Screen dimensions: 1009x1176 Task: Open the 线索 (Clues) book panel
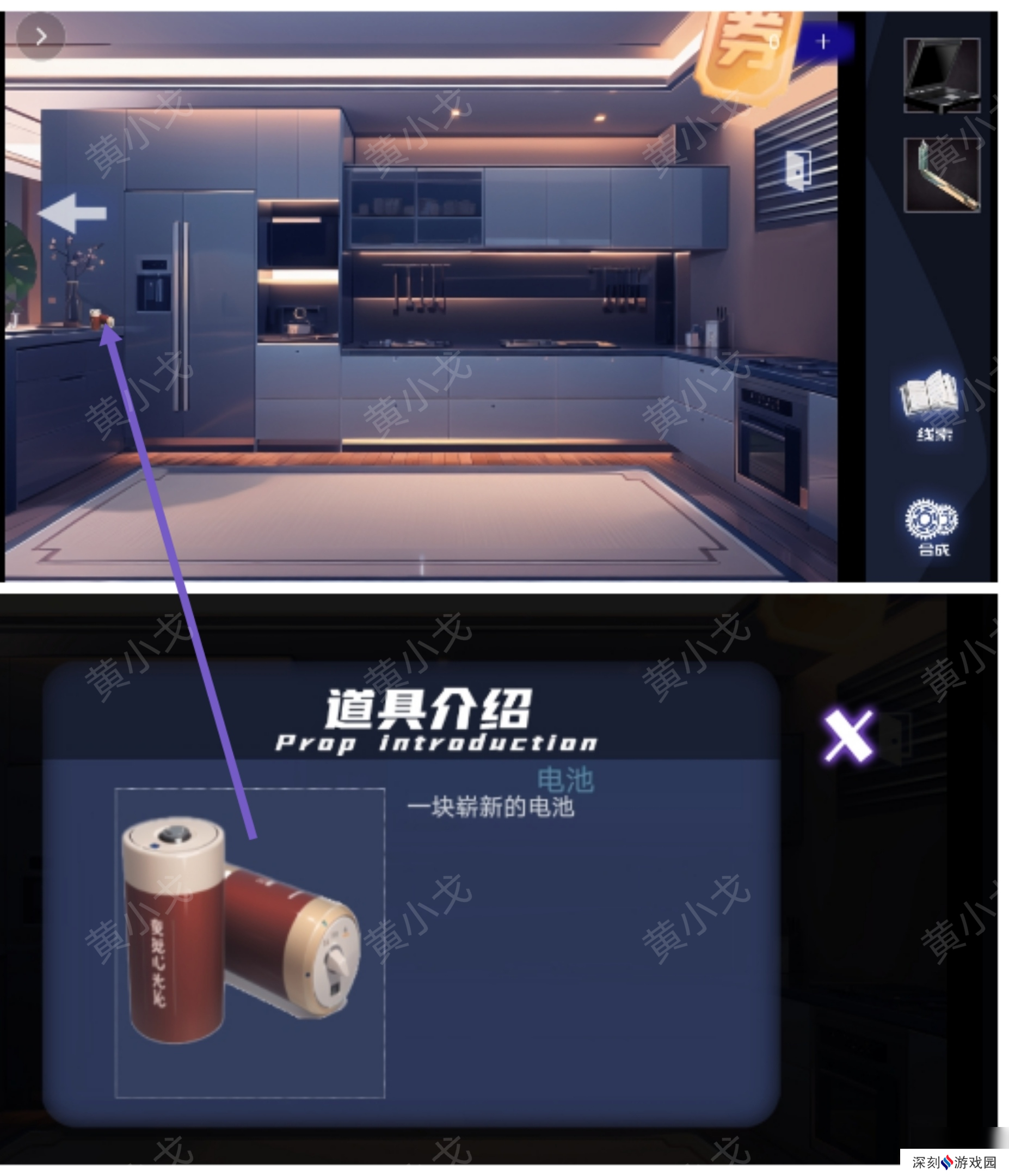[x=931, y=403]
